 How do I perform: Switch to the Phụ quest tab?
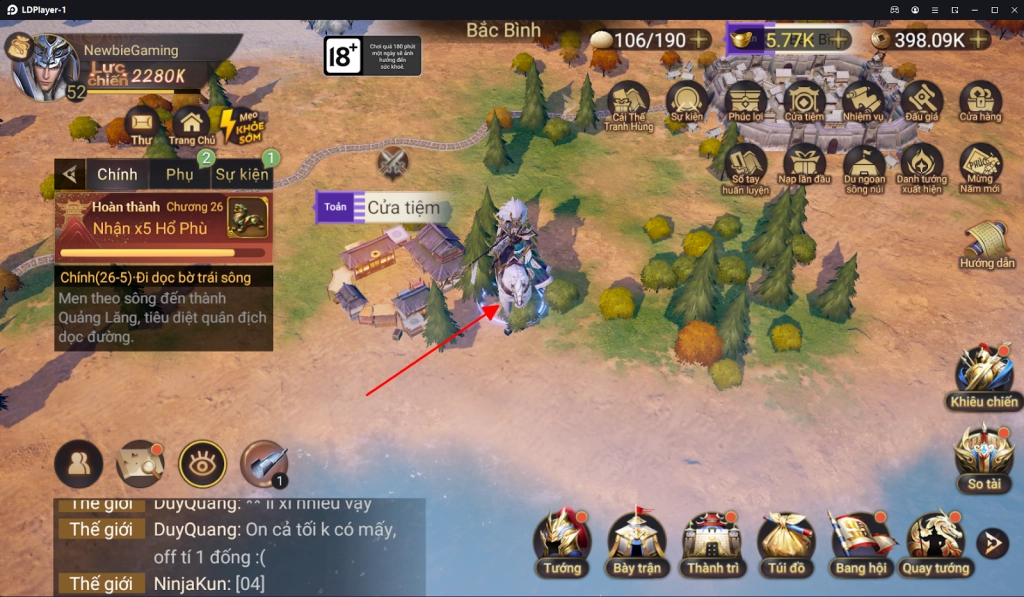point(180,174)
